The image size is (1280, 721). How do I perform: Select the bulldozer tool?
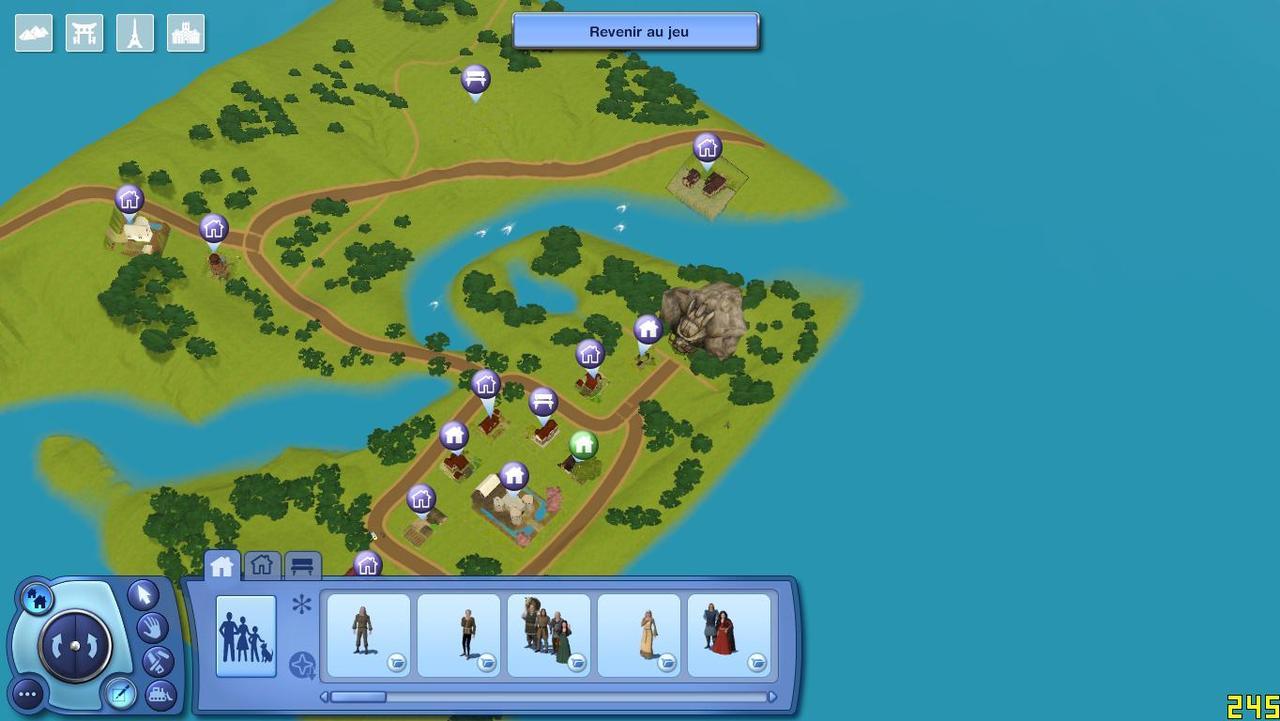click(x=160, y=693)
